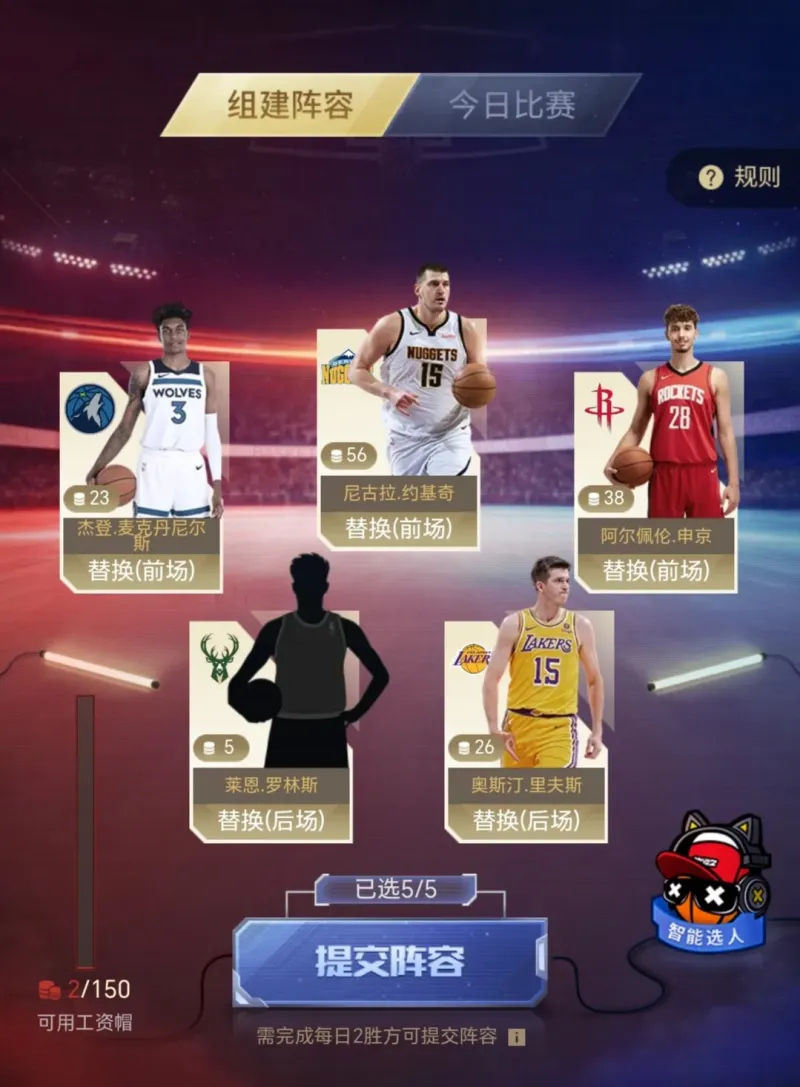Show info on daily win requirement
The width and height of the screenshot is (800, 1087).
click(x=517, y=1037)
